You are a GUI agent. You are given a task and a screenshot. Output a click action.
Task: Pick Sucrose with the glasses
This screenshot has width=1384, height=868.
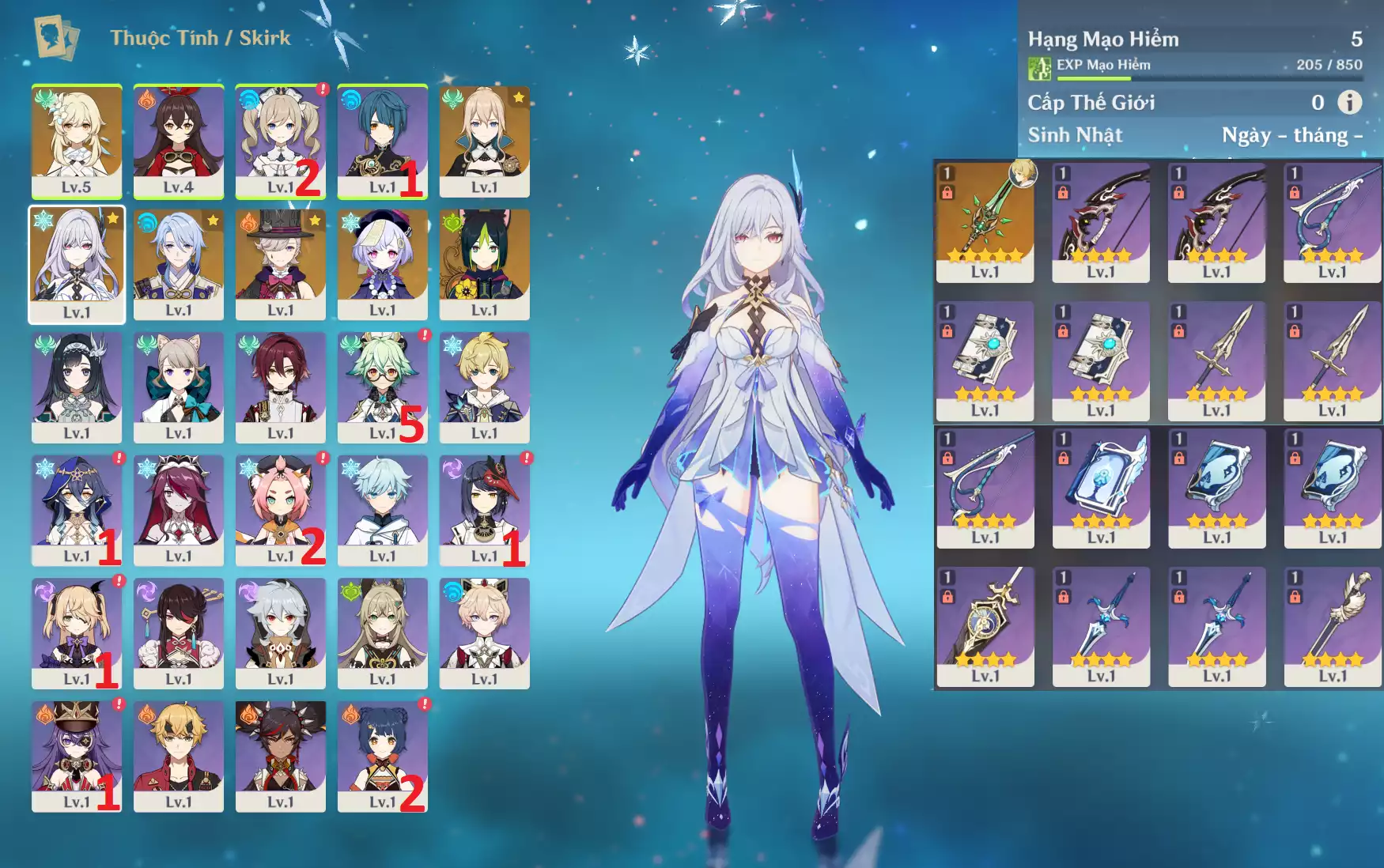click(x=382, y=387)
